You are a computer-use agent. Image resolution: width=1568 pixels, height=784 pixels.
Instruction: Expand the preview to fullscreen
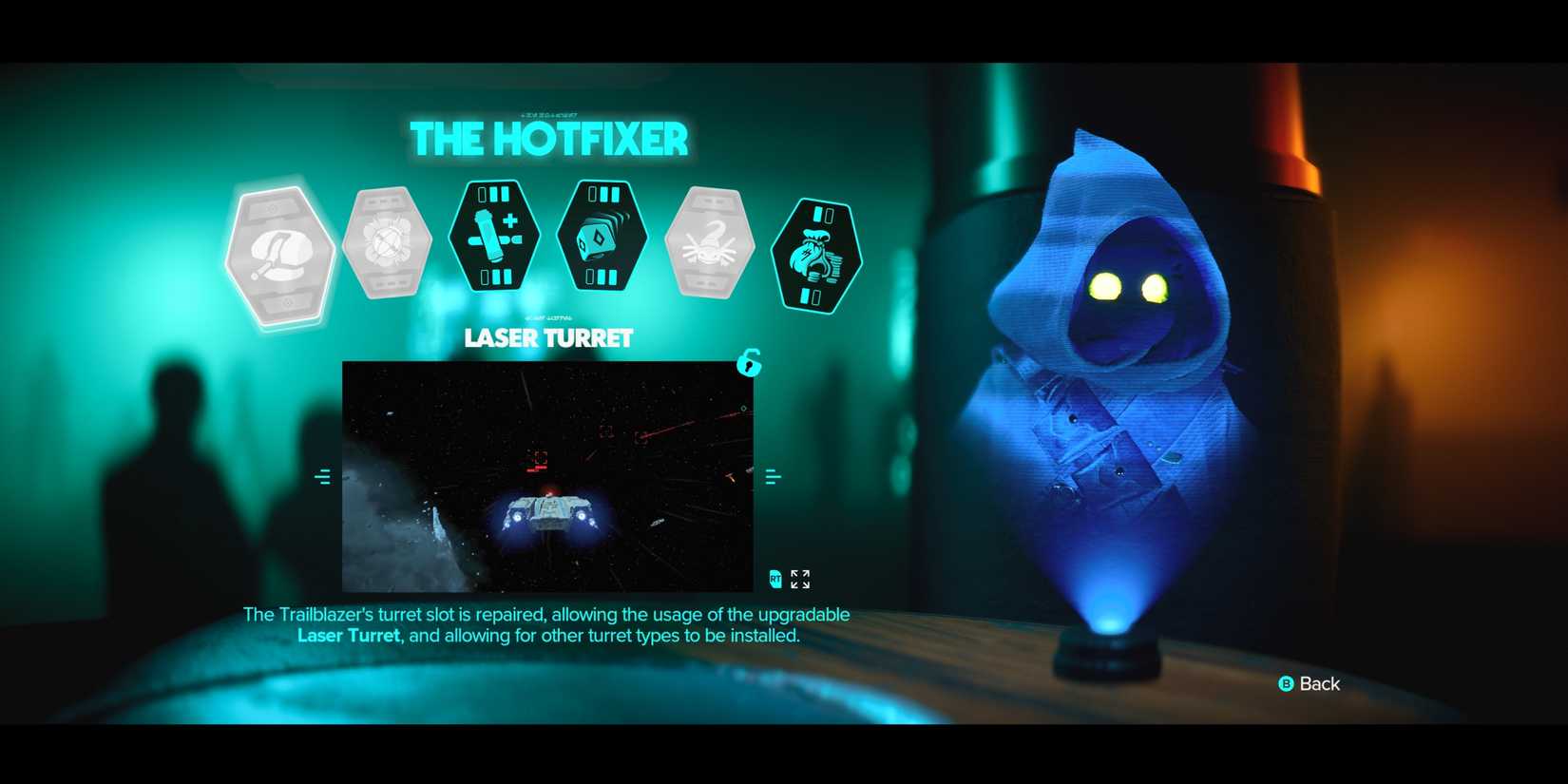(801, 578)
